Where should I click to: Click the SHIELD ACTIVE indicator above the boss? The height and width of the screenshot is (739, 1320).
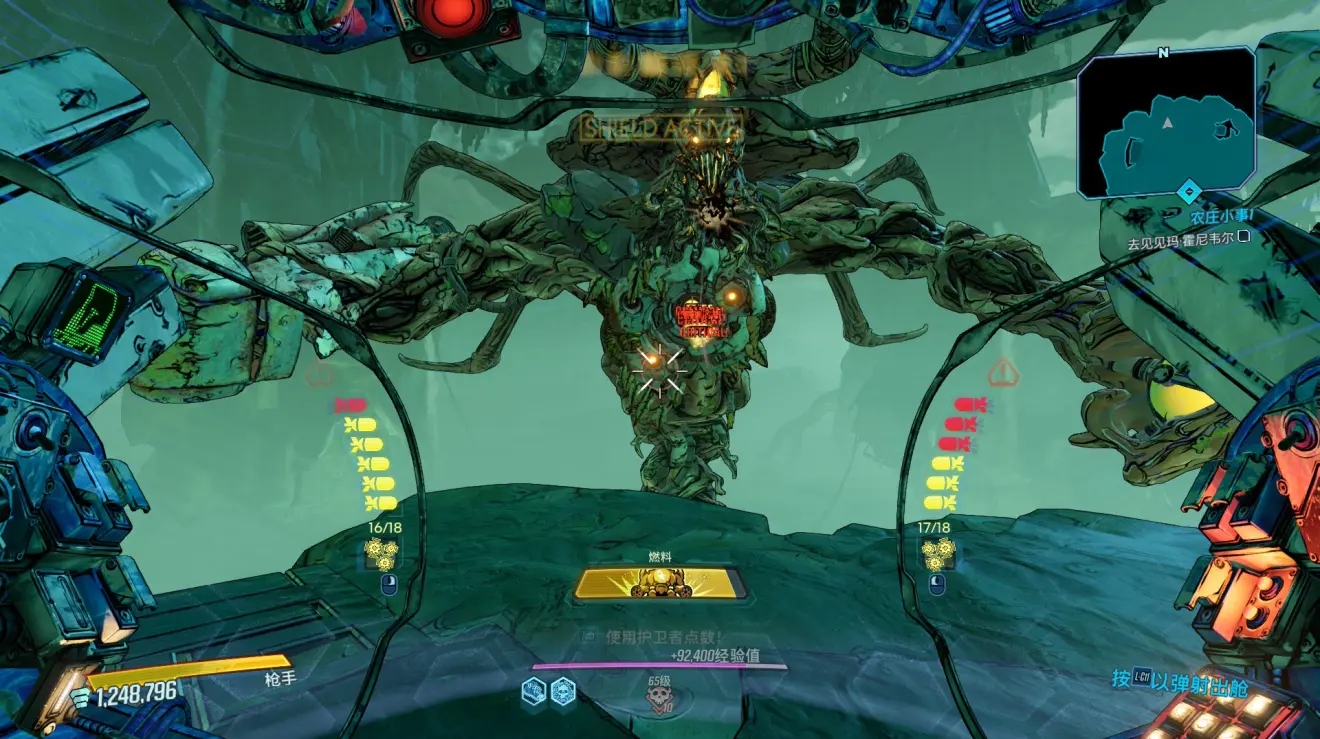660,128
